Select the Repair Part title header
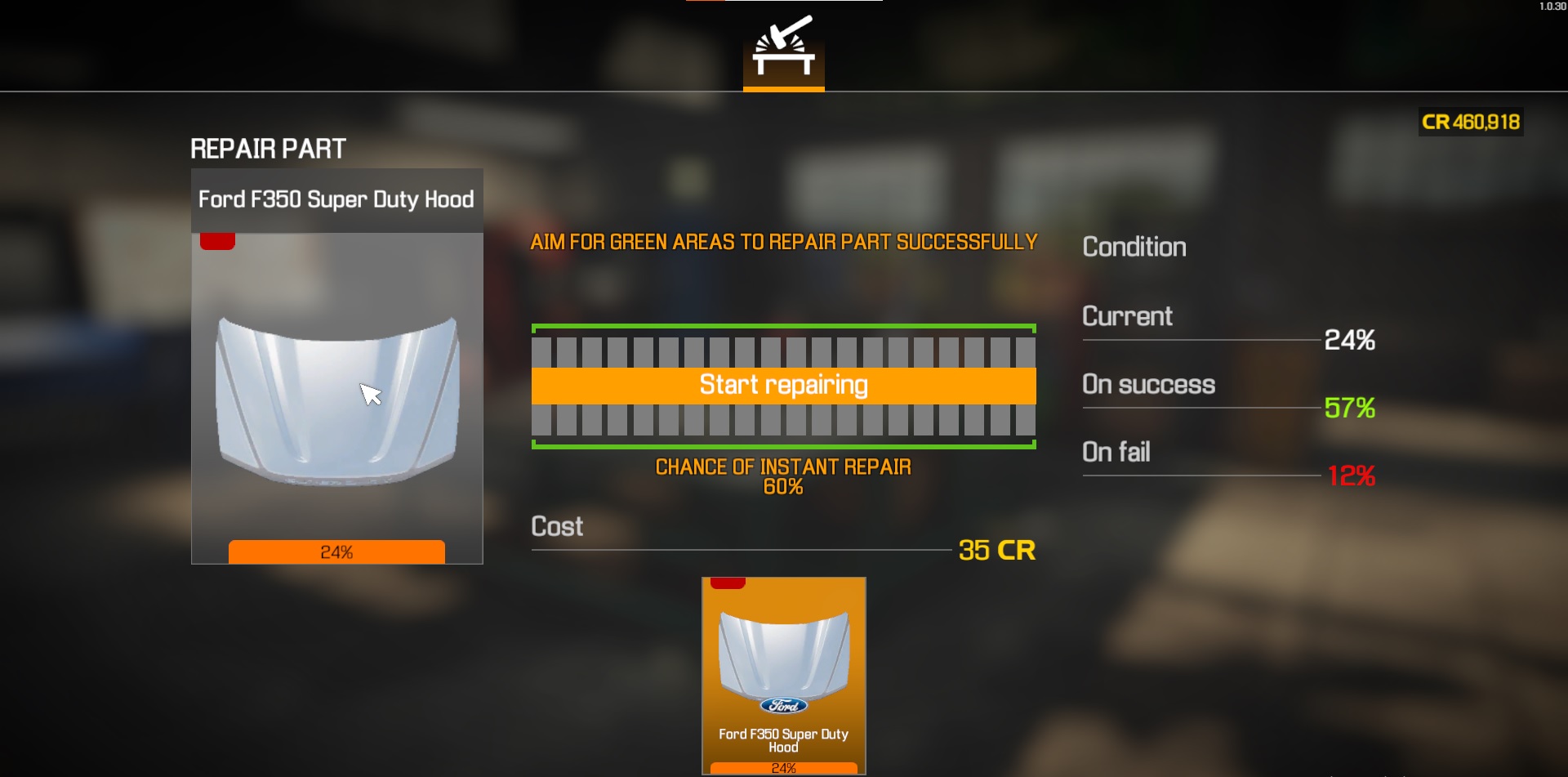Screen dimensions: 1568x777 268,148
